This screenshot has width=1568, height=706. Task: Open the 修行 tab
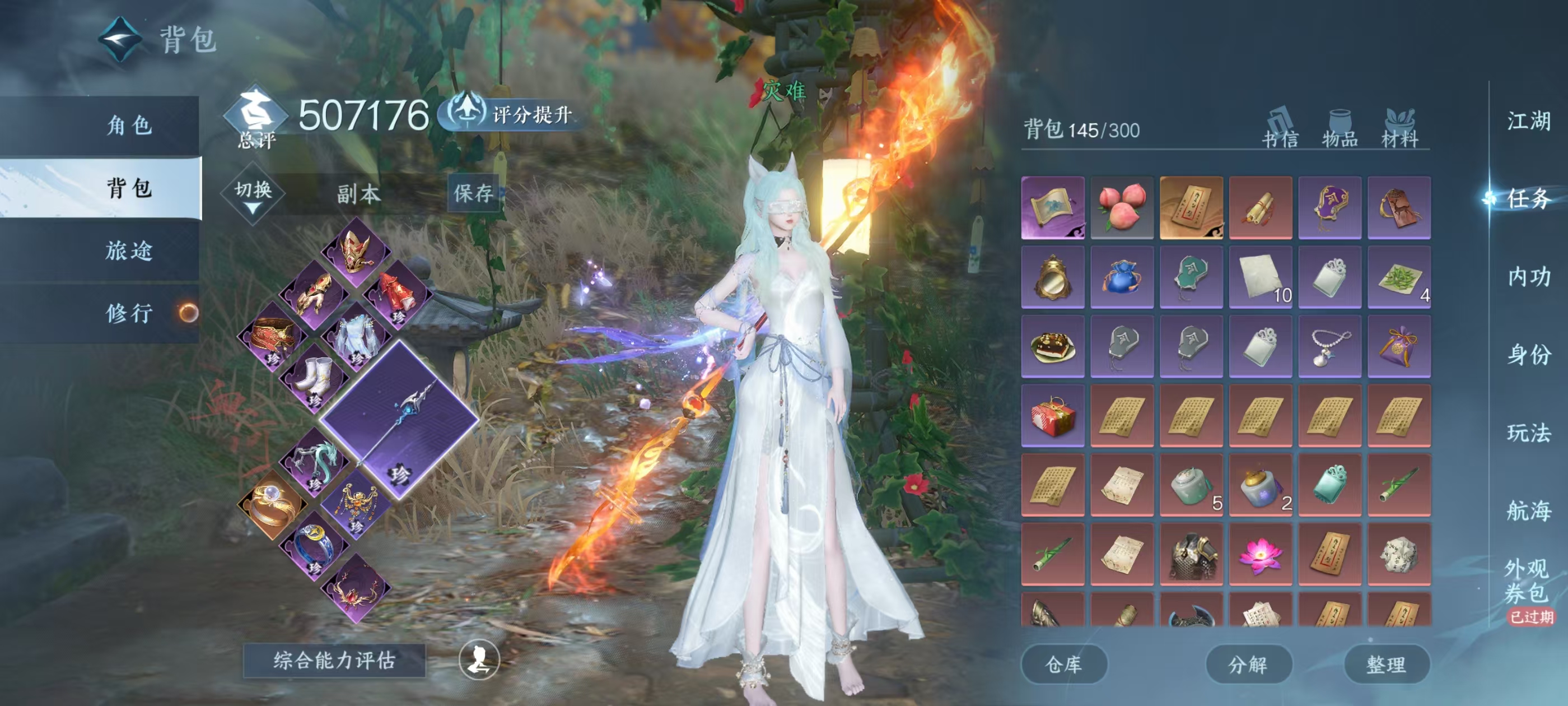pos(128,313)
